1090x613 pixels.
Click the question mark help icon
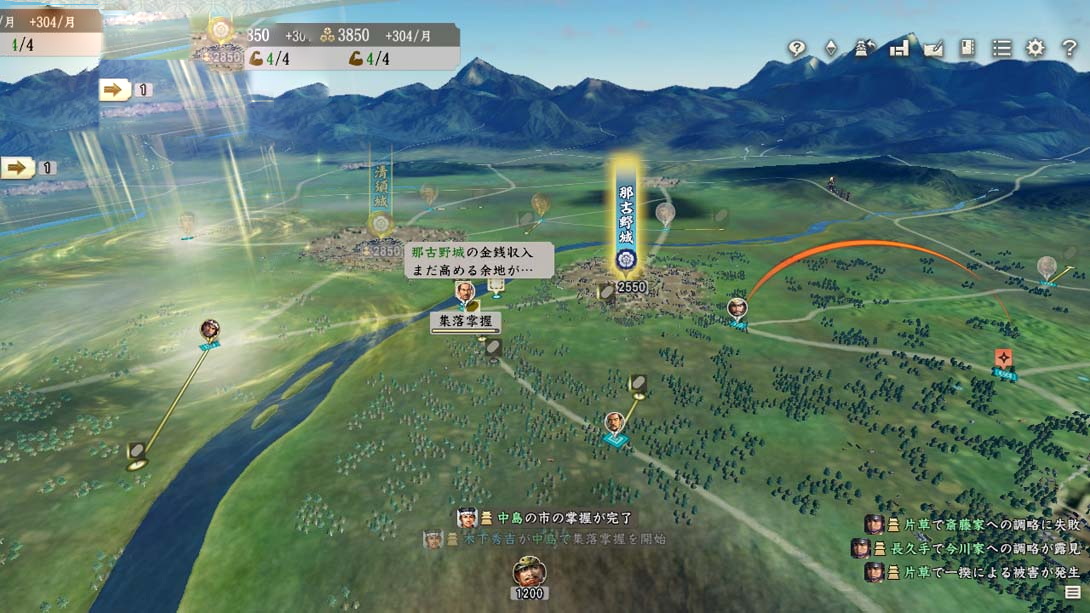tap(1068, 49)
